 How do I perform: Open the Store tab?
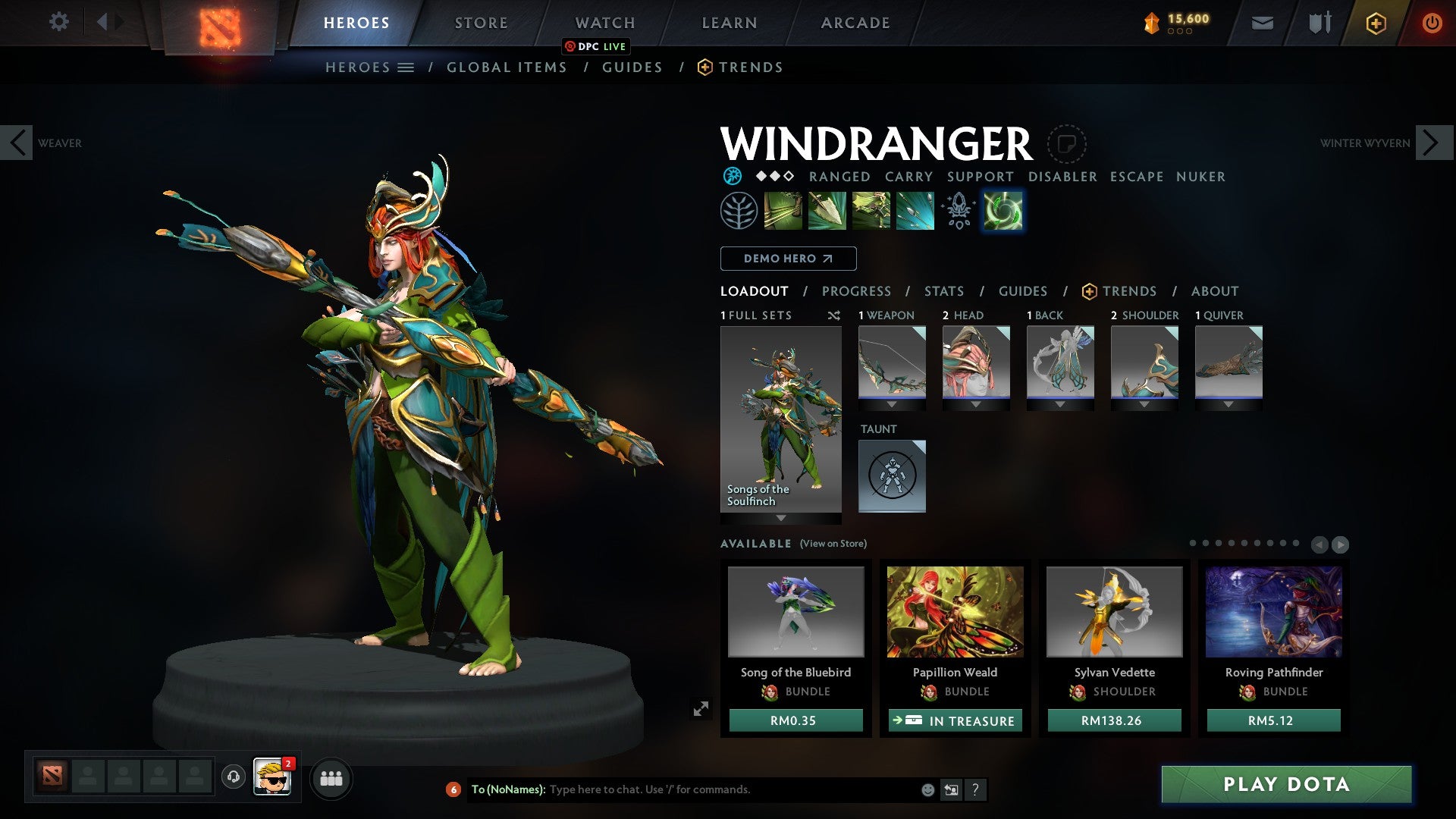click(x=481, y=23)
